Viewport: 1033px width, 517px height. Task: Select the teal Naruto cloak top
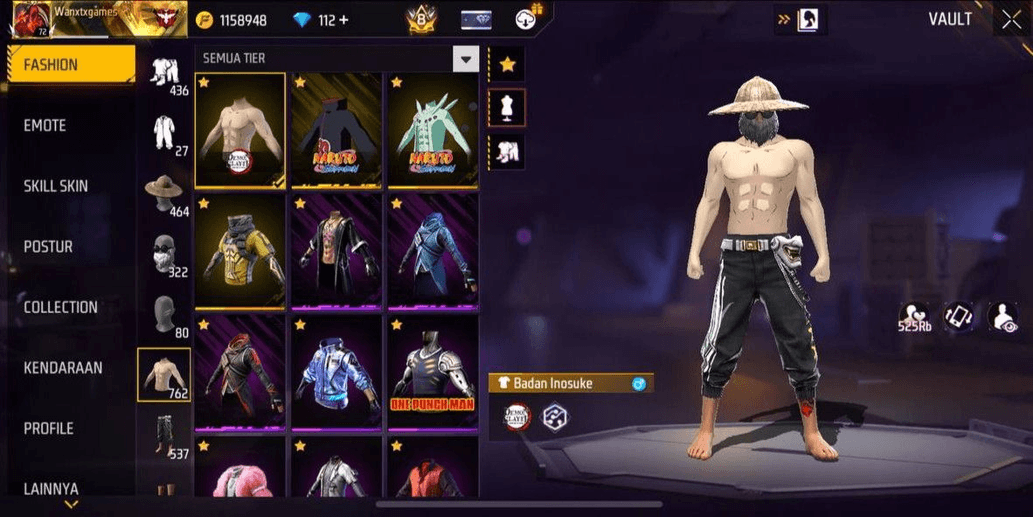[x=433, y=130]
